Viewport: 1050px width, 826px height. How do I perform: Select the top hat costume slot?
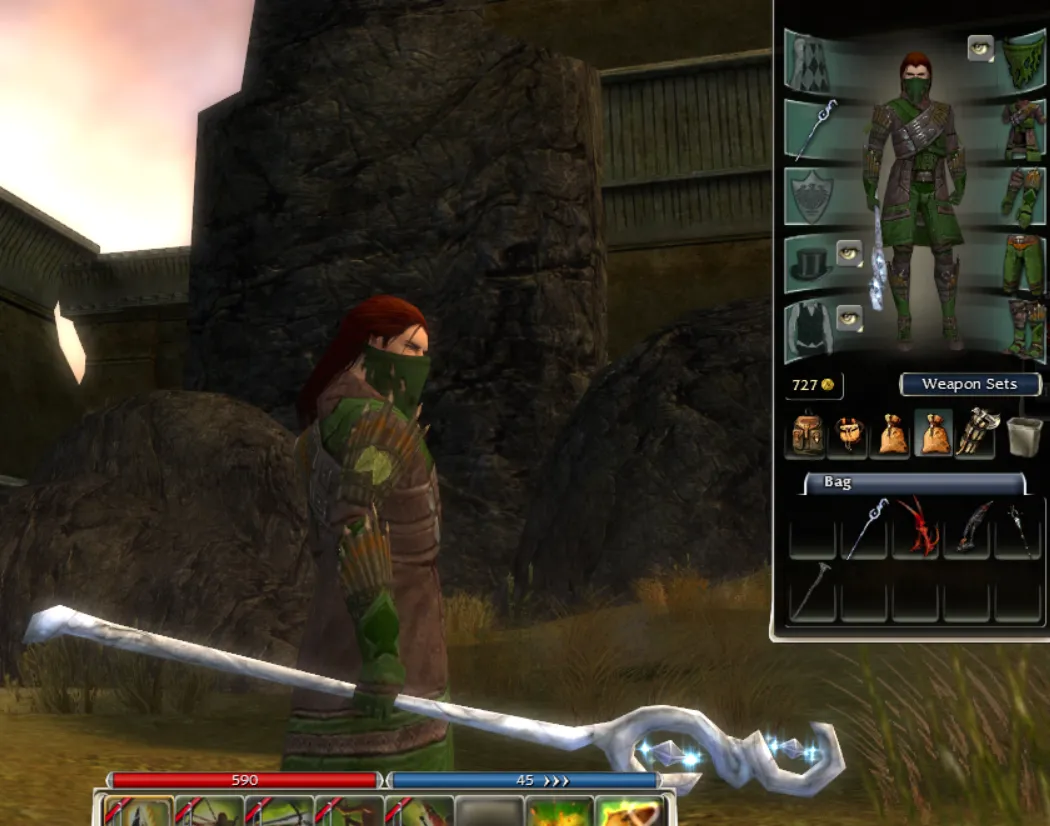(810, 262)
